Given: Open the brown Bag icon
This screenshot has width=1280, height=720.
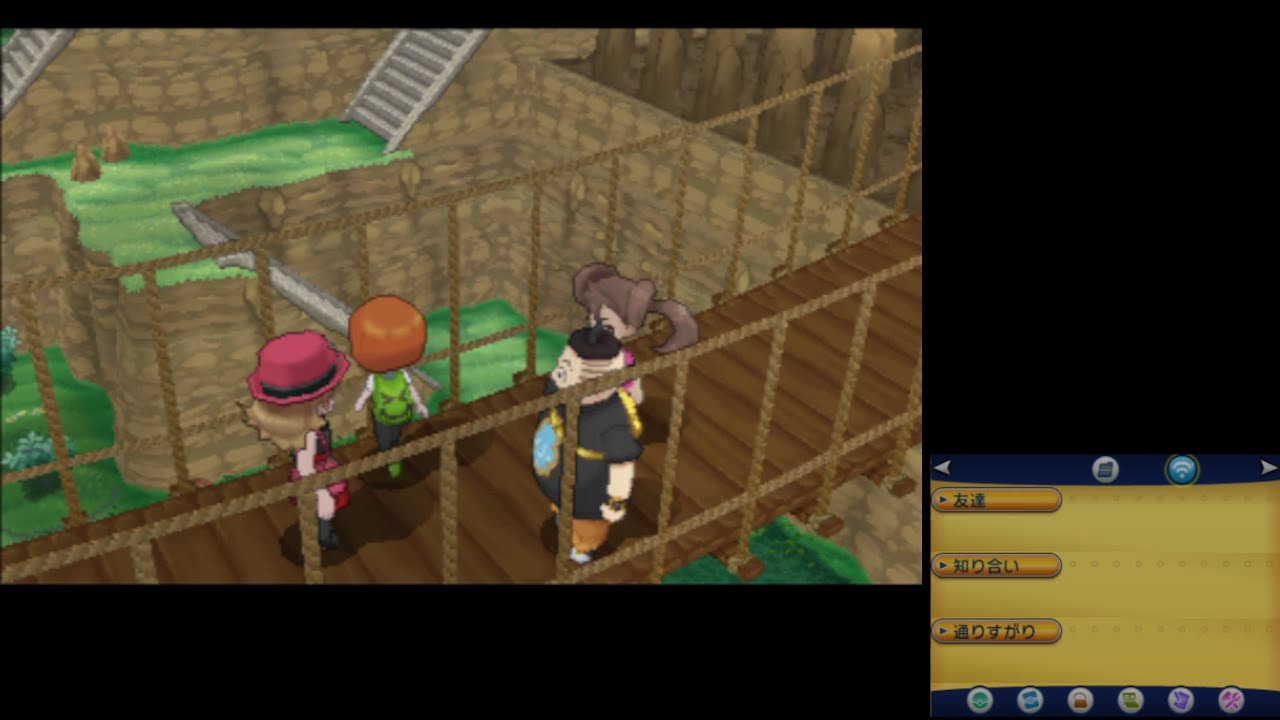Looking at the screenshot, I should pos(1080,700).
